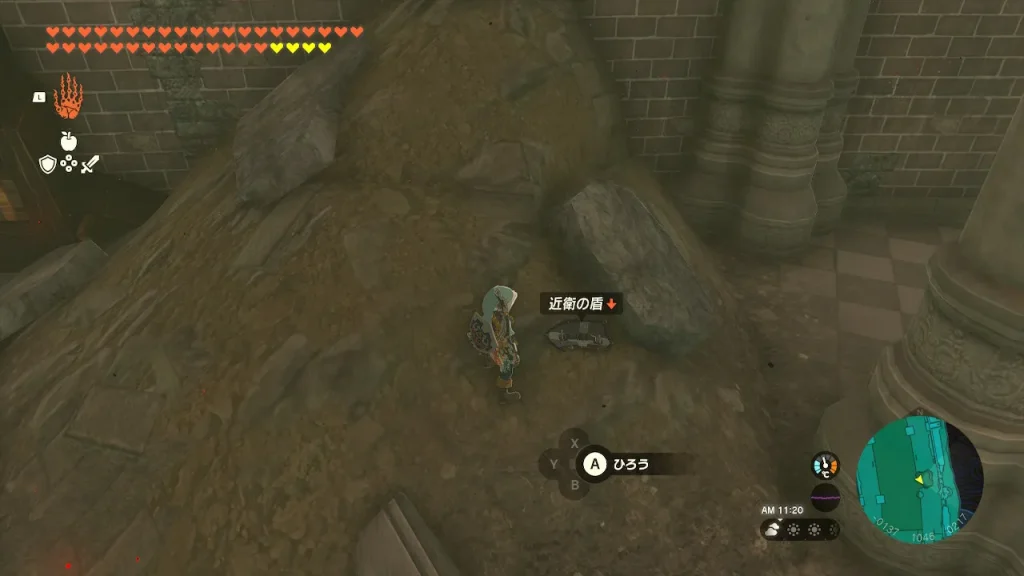The width and height of the screenshot is (1024, 576).
Task: Check the temperature gauge icon
Action: (825, 465)
